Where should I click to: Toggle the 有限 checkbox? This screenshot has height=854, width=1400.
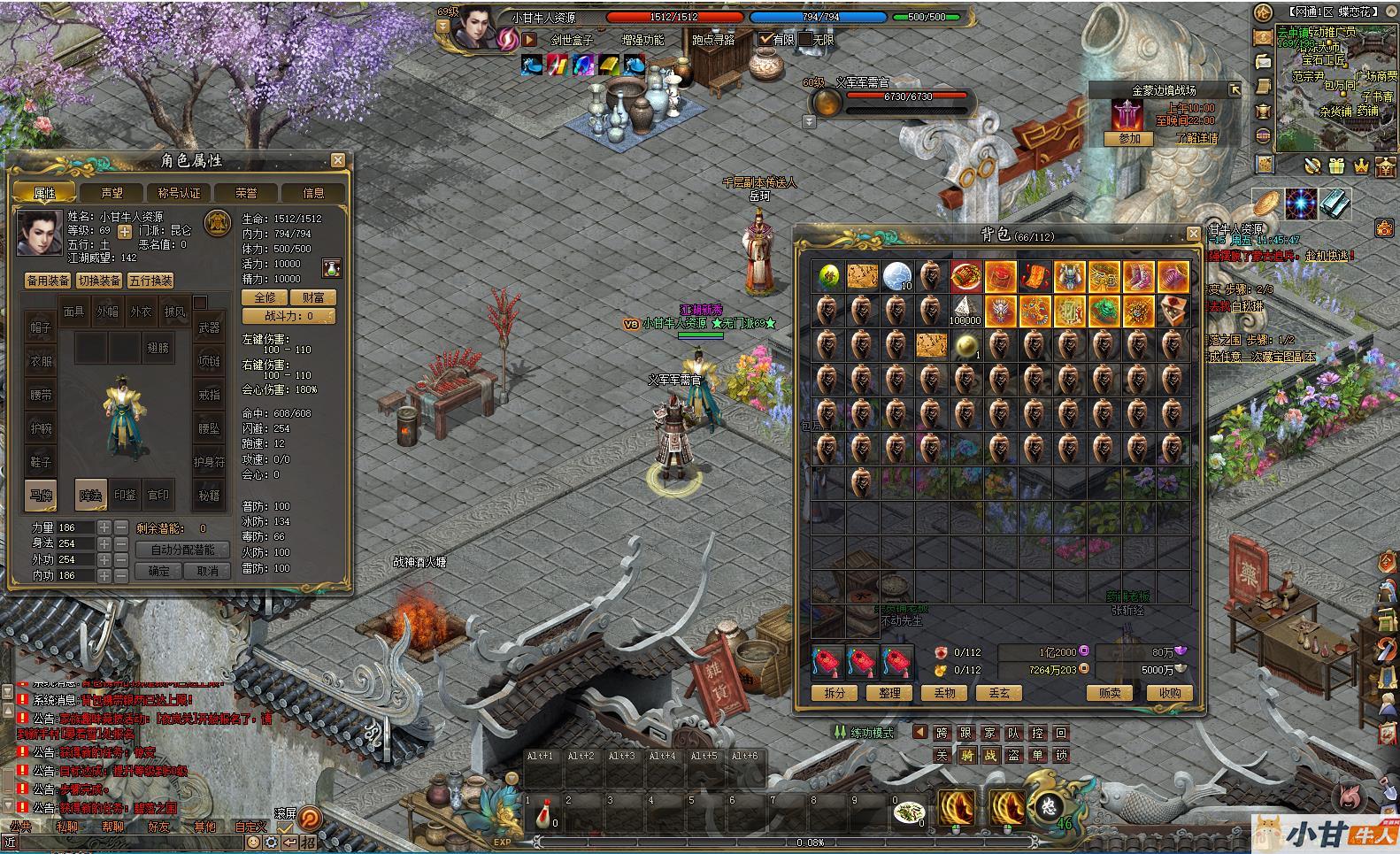766,39
